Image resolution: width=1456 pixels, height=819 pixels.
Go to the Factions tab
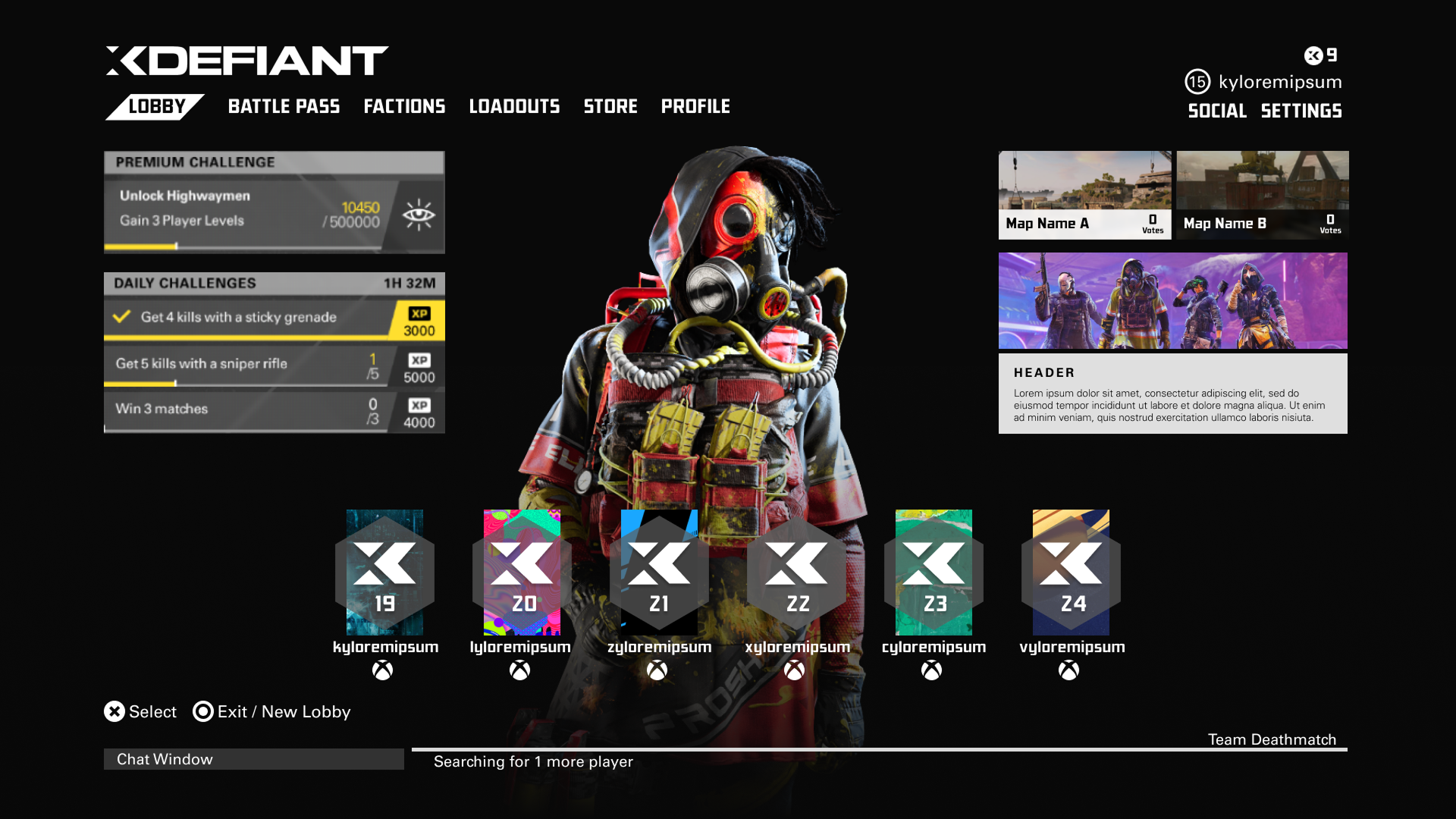404,107
